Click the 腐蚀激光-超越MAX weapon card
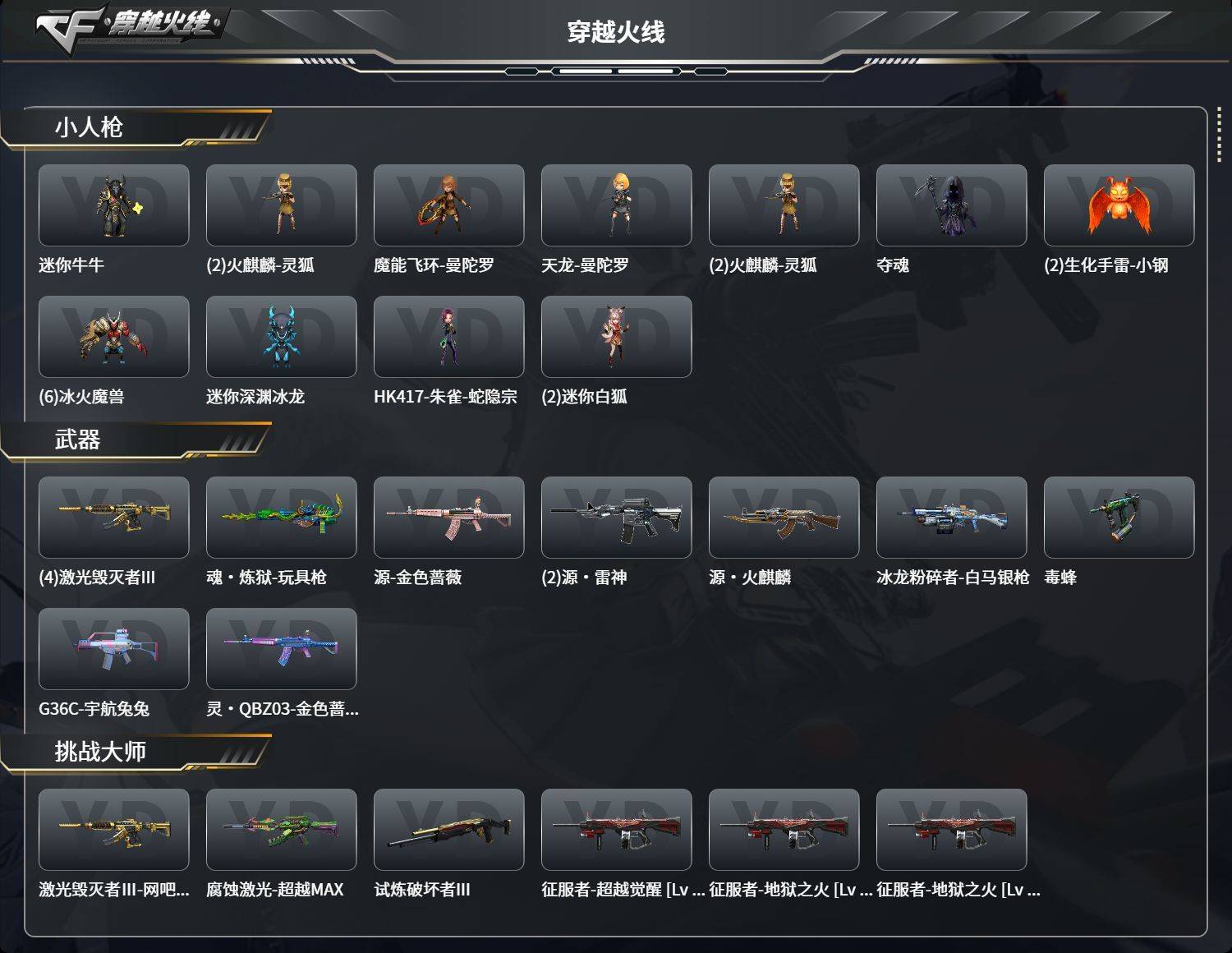This screenshot has height=953, width=1232. [x=282, y=830]
